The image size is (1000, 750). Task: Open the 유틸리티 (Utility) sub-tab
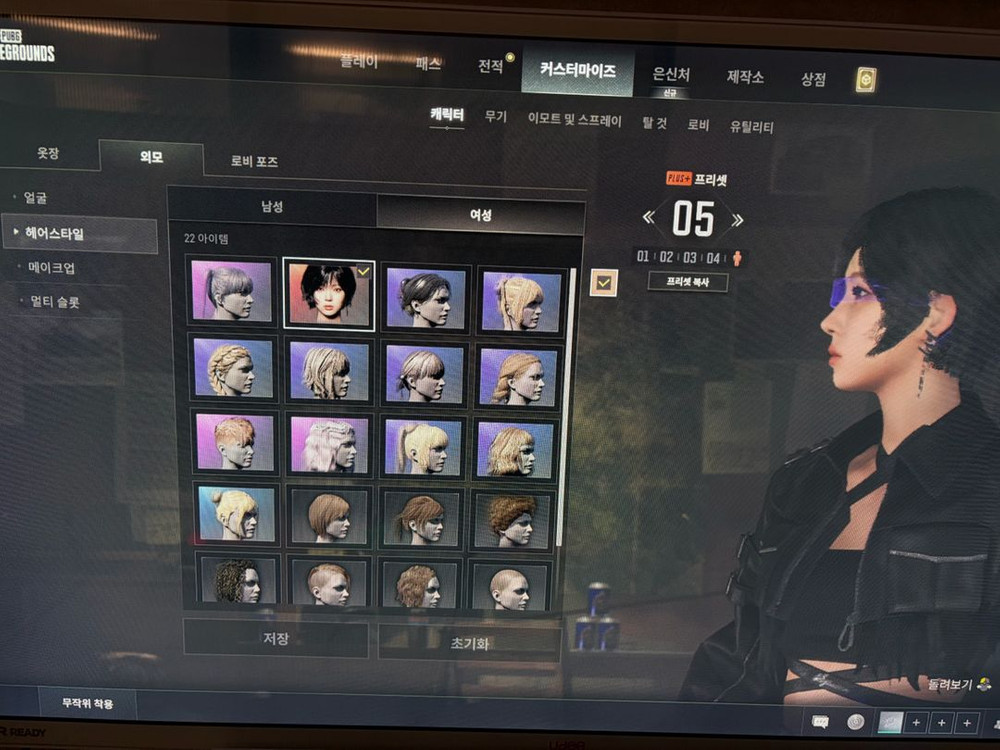[x=751, y=127]
